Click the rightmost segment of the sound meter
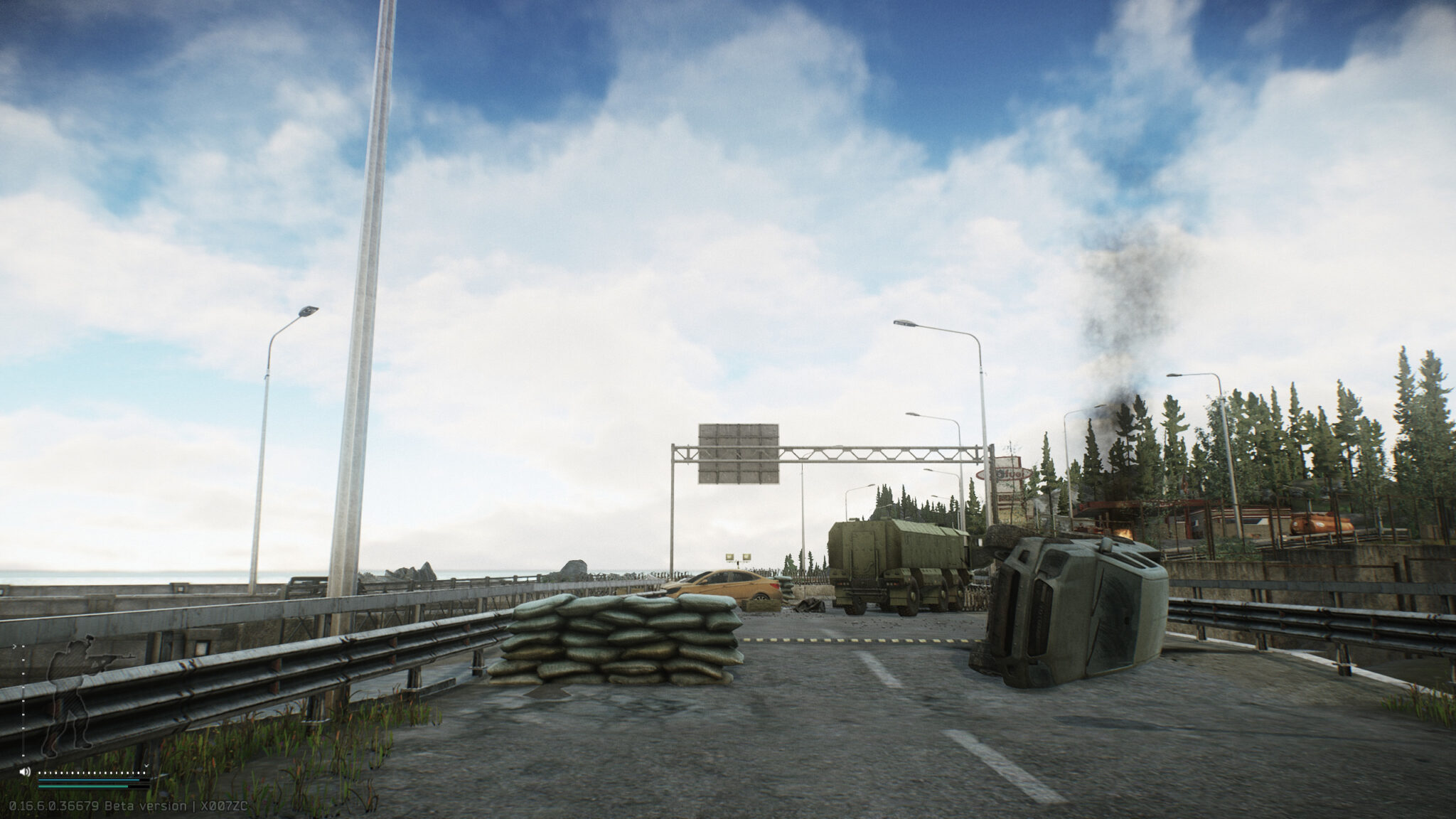Screen dimensions: 1456x819 (144, 772)
